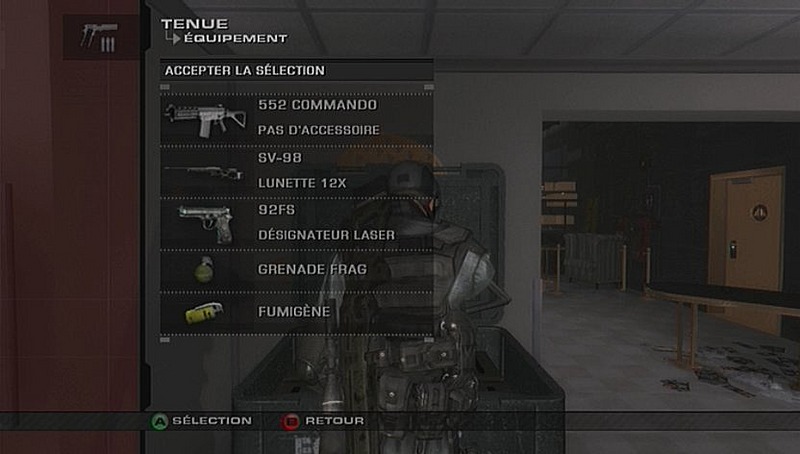Choose the Fumigène smoke grenade slot
The image size is (800, 454).
click(296, 313)
